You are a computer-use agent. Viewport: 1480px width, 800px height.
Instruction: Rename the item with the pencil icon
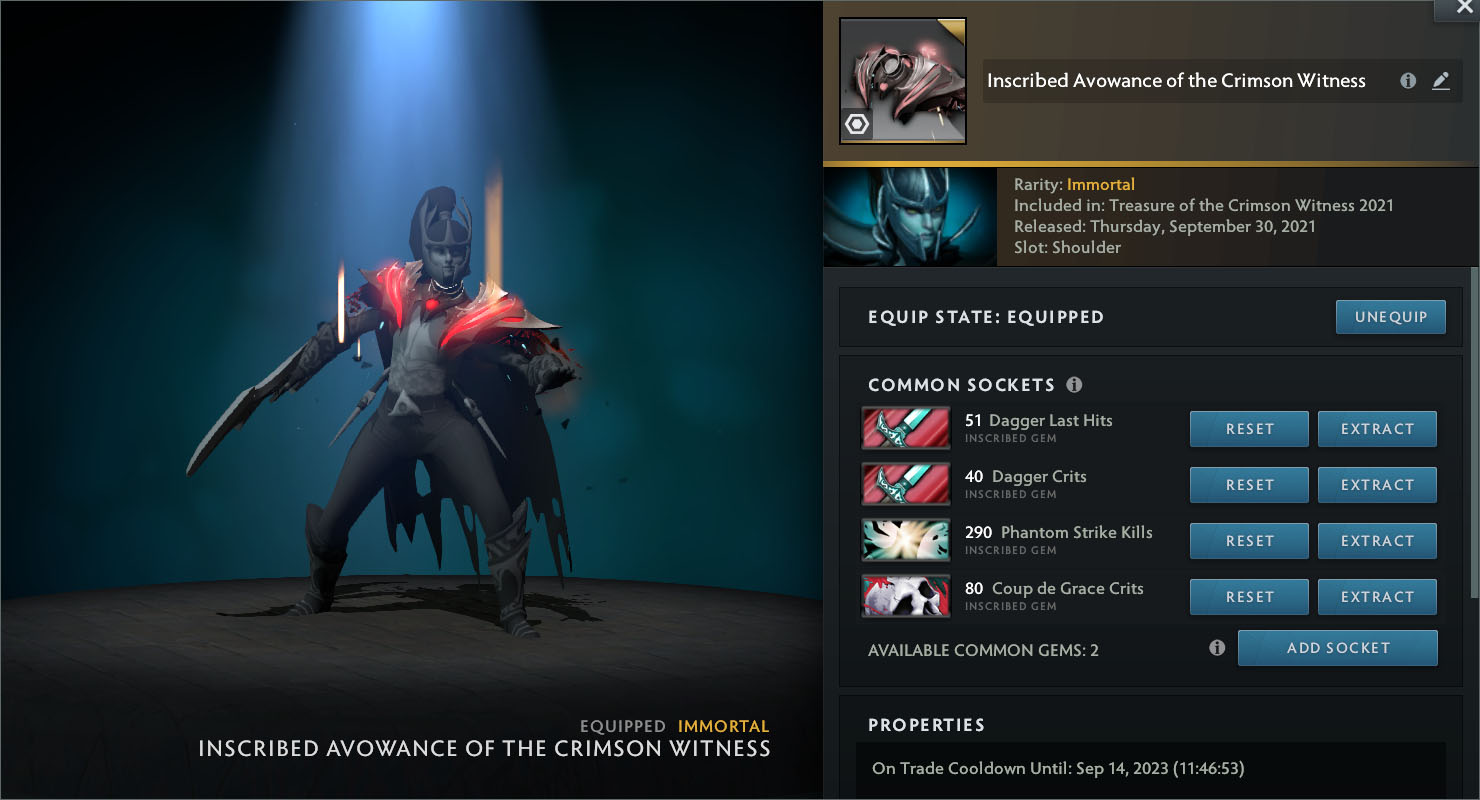click(1441, 81)
